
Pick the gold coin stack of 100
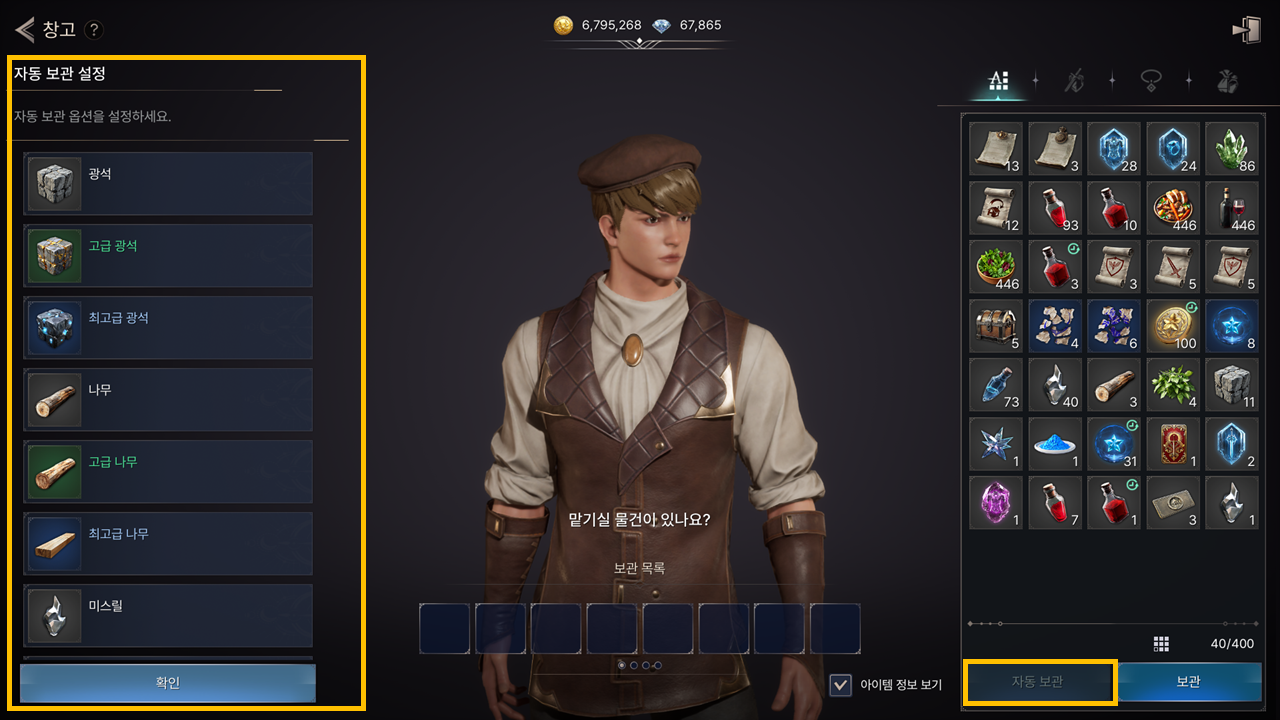[1173, 326]
